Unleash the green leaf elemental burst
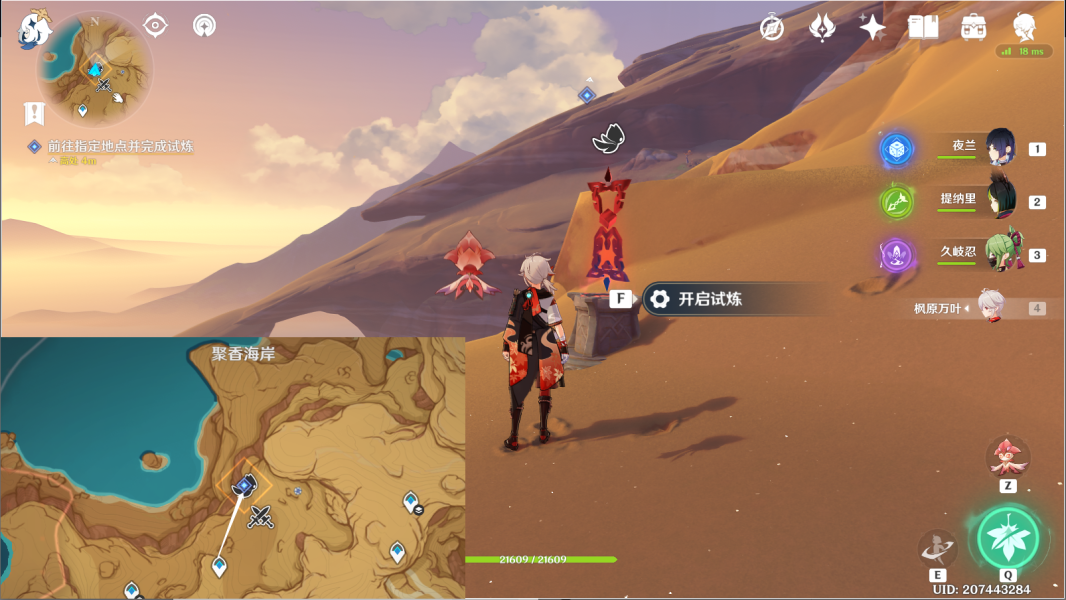Screen dimensions: 1066x600 pyautogui.click(x=1008, y=539)
